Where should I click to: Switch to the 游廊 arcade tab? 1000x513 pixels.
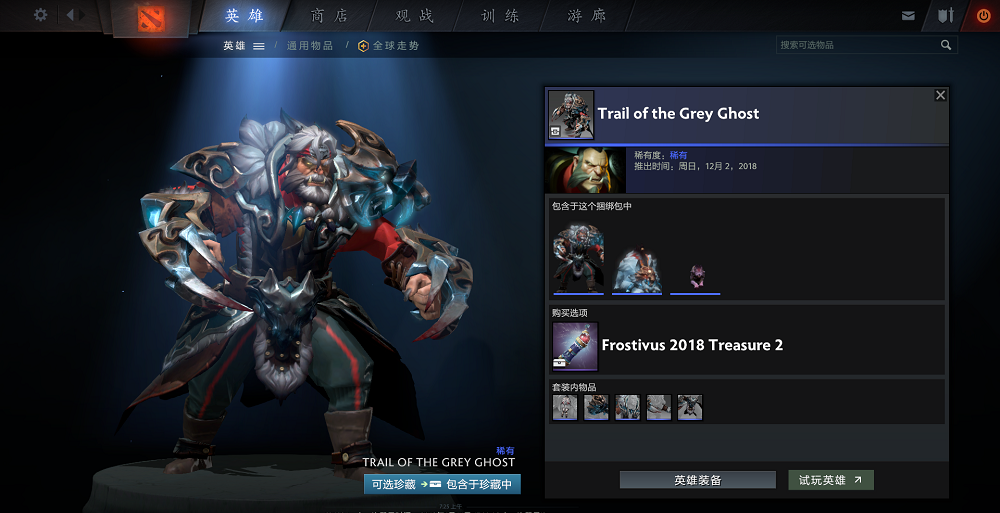coord(586,16)
